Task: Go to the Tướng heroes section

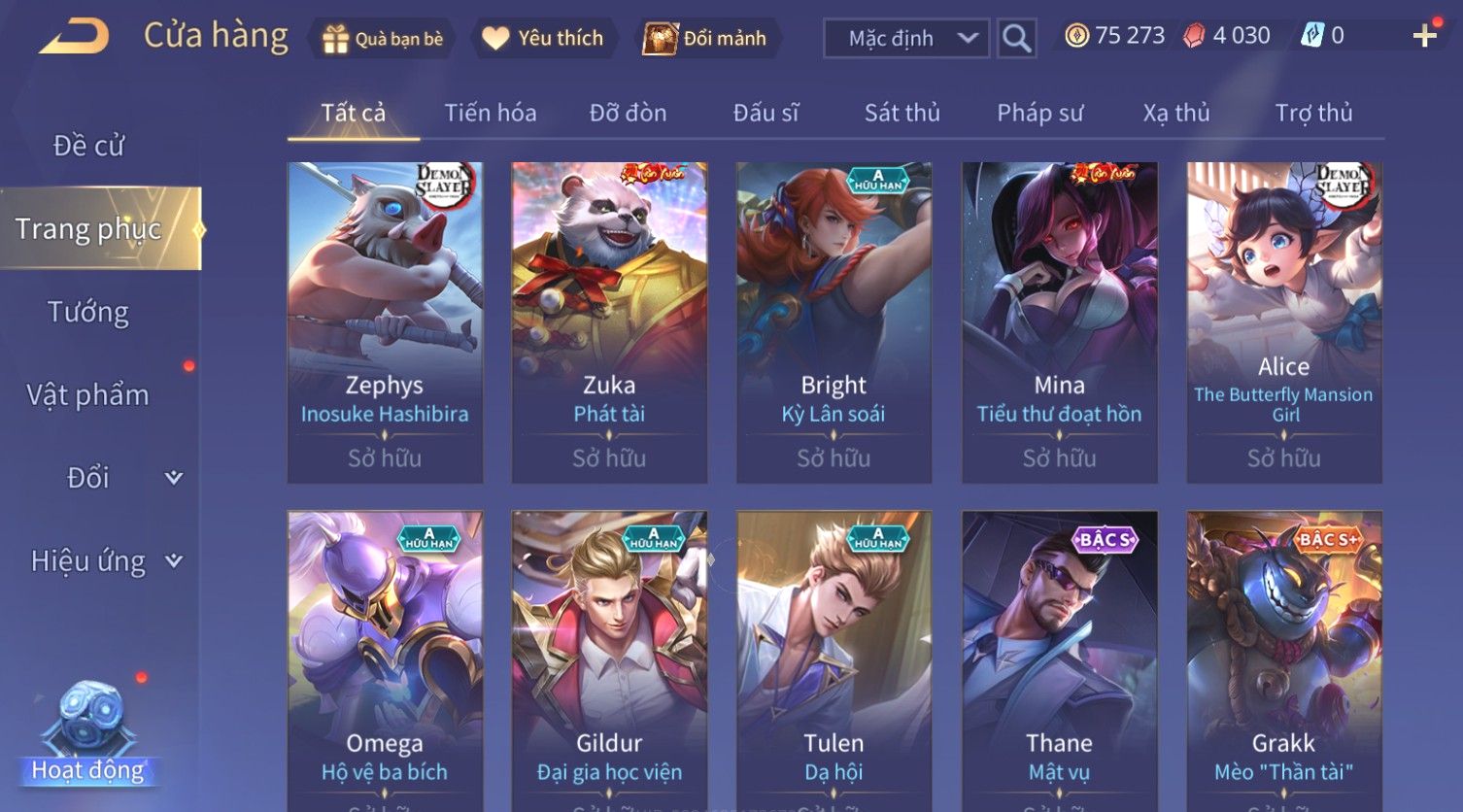Action: pos(88,312)
